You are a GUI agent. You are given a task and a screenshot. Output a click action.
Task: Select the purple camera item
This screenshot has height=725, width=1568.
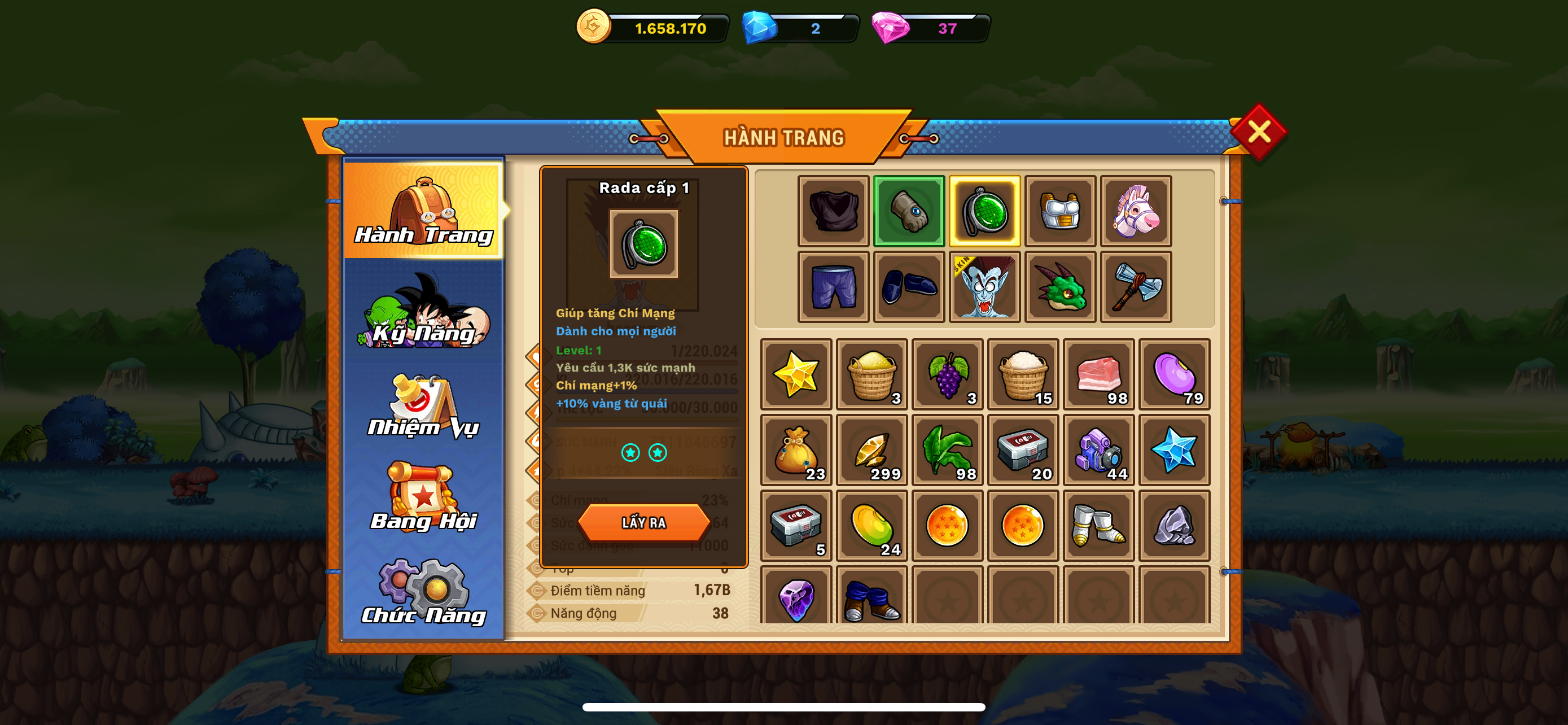pyautogui.click(x=1098, y=450)
